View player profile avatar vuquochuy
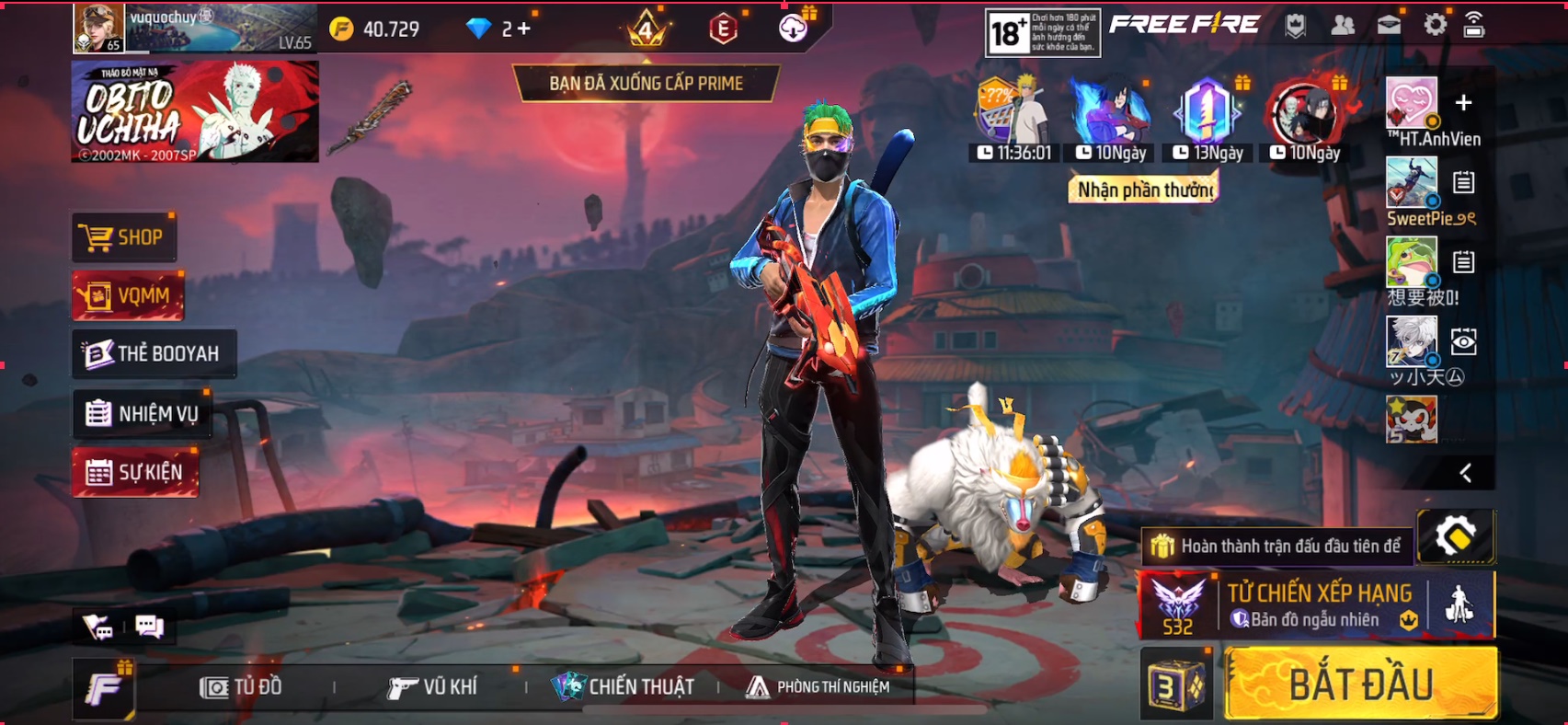Image resolution: width=1568 pixels, height=725 pixels. pos(98,28)
